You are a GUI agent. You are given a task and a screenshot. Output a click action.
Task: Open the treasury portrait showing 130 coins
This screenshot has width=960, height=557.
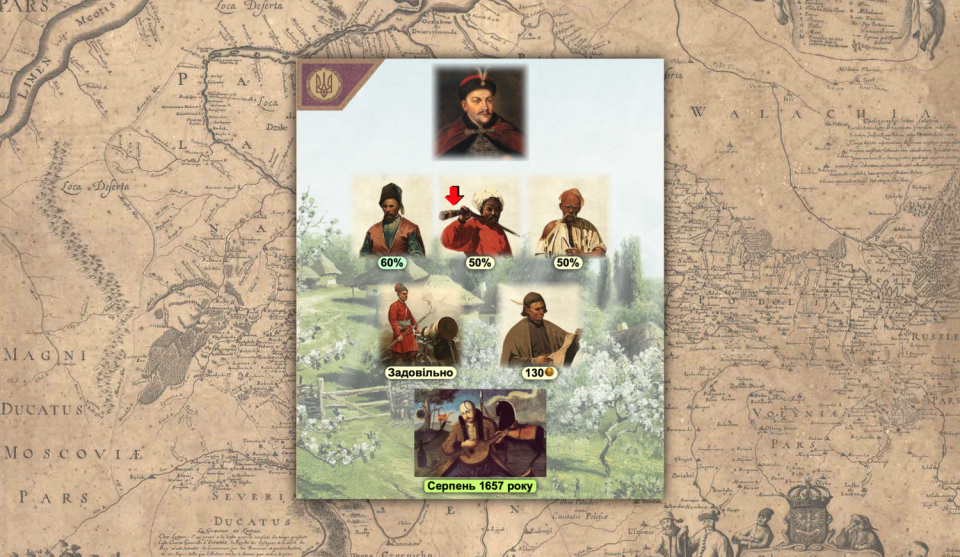[x=540, y=326]
